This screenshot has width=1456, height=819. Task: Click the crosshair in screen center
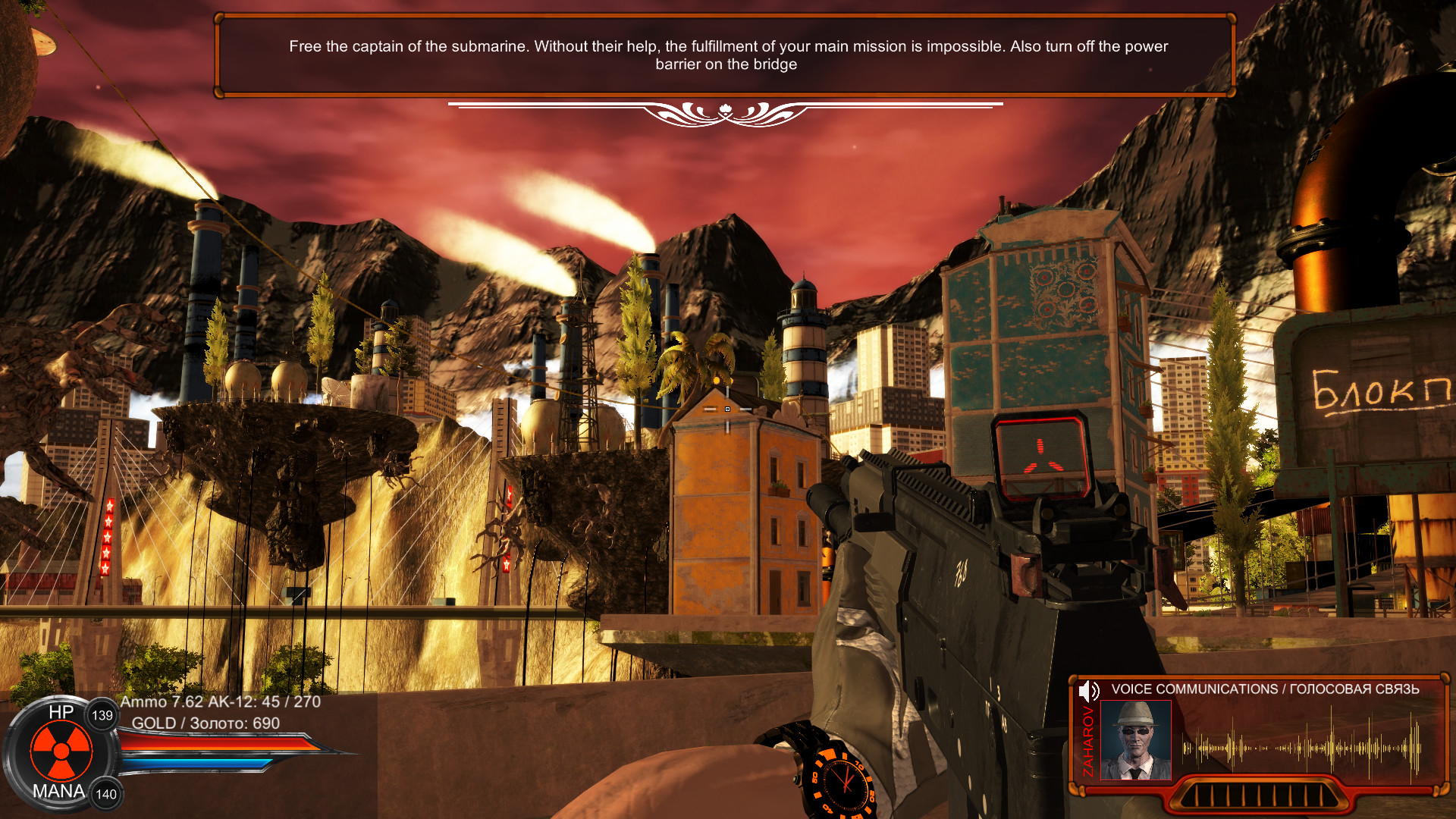pos(728,409)
